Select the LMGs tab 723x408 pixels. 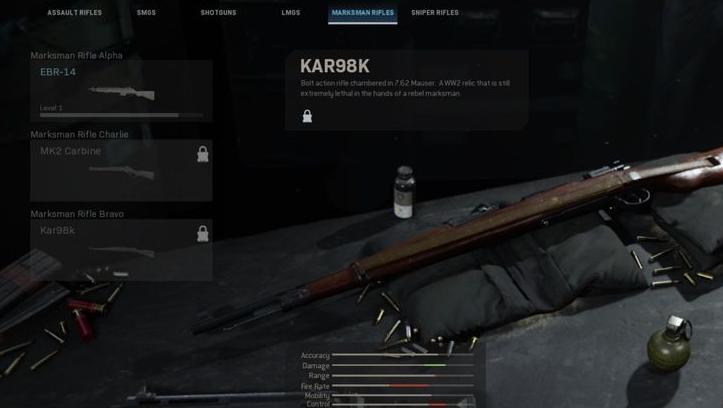291,13
